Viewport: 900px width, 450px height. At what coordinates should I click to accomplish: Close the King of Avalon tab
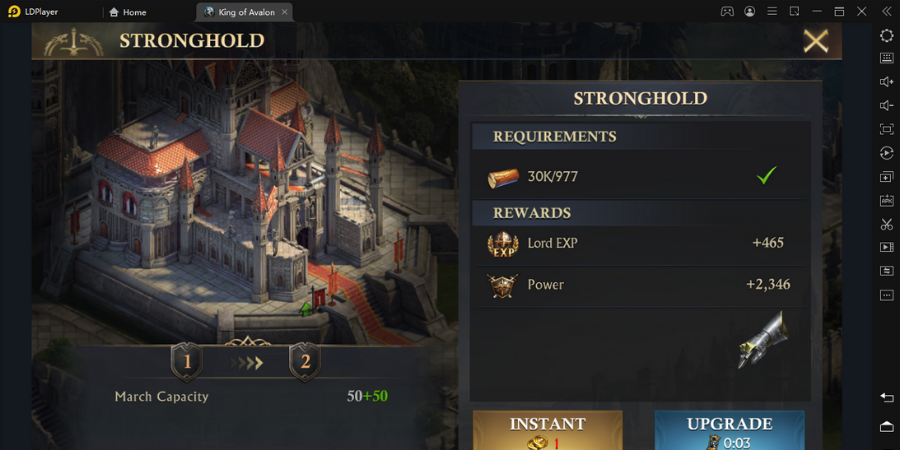point(285,12)
